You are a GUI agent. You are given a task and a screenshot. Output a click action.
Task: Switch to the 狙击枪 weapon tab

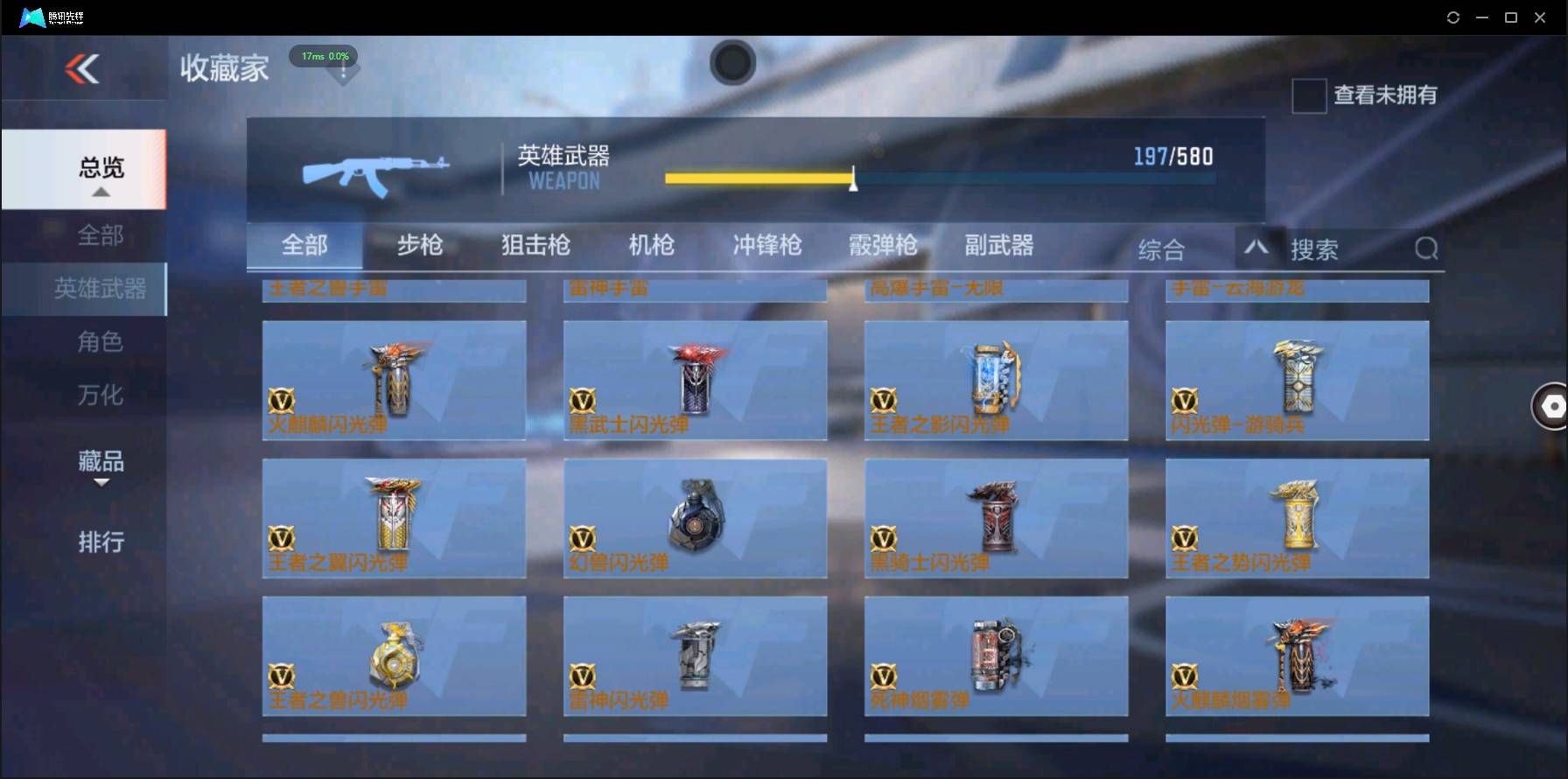(x=535, y=246)
